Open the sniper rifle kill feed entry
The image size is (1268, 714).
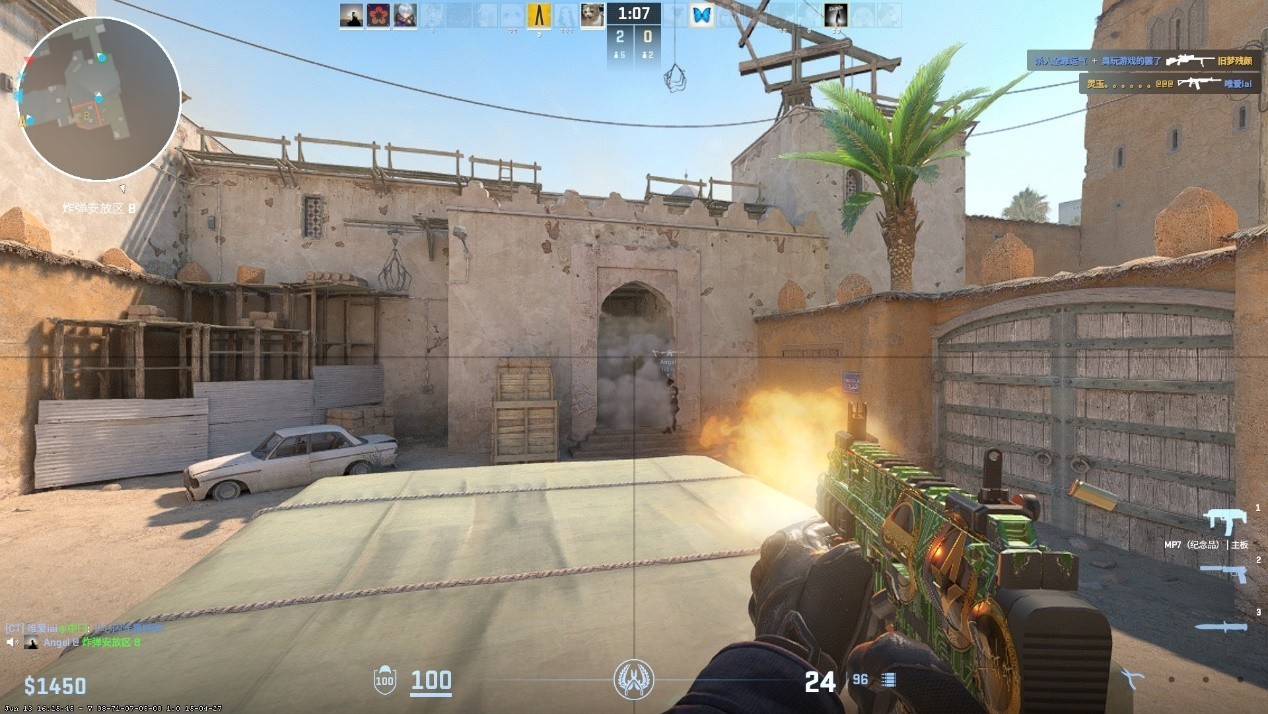click(1146, 61)
